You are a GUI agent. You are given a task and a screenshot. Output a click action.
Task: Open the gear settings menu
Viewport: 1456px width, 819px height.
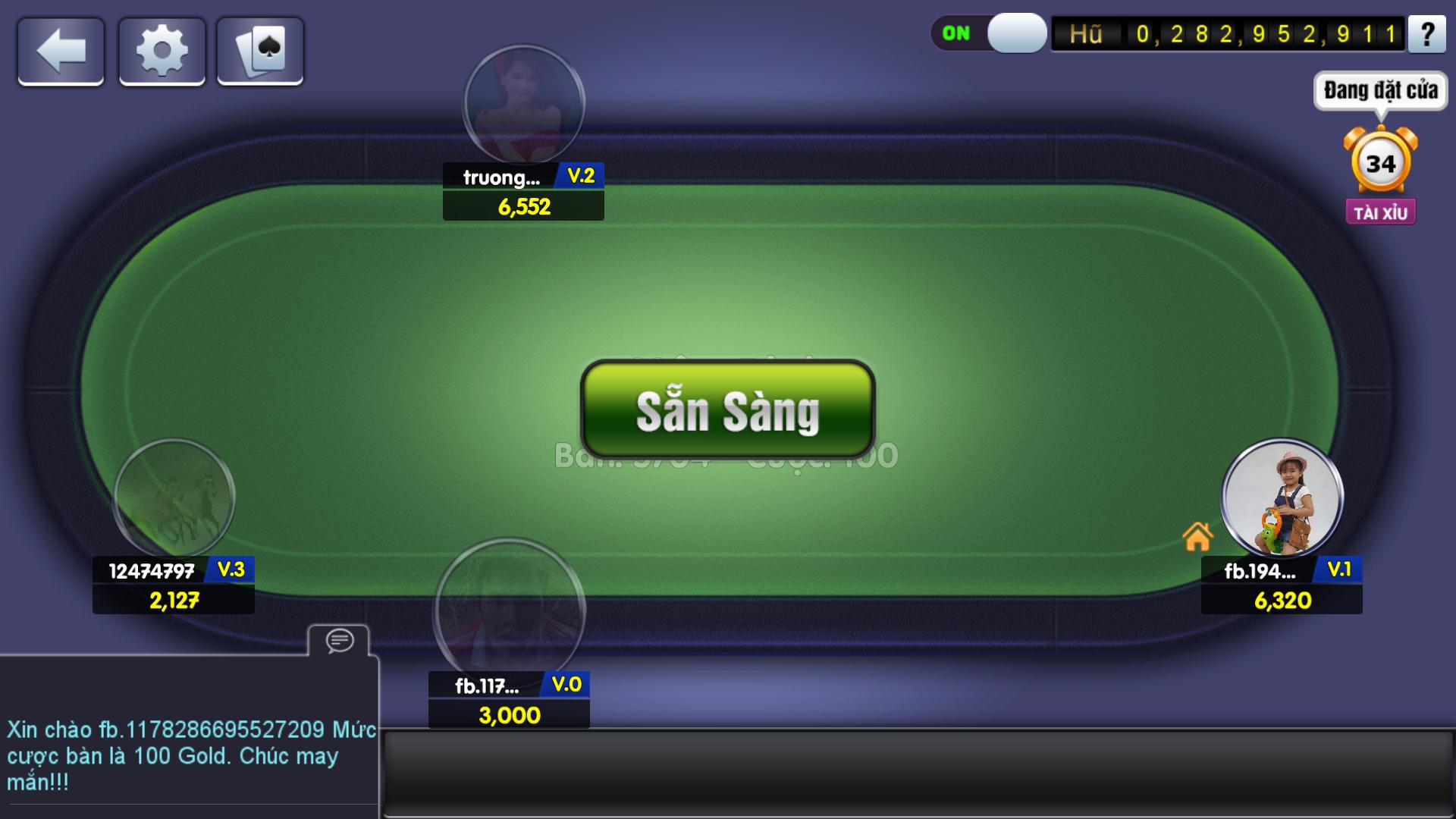(x=162, y=52)
